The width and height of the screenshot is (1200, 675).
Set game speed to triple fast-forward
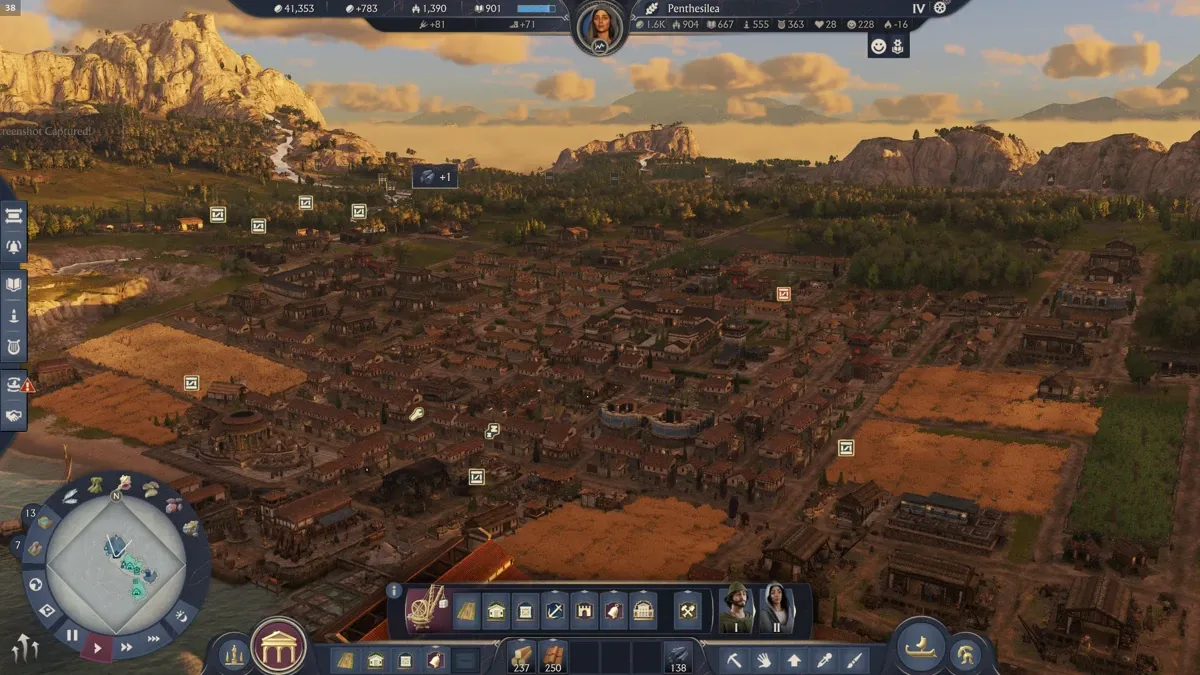coord(153,638)
